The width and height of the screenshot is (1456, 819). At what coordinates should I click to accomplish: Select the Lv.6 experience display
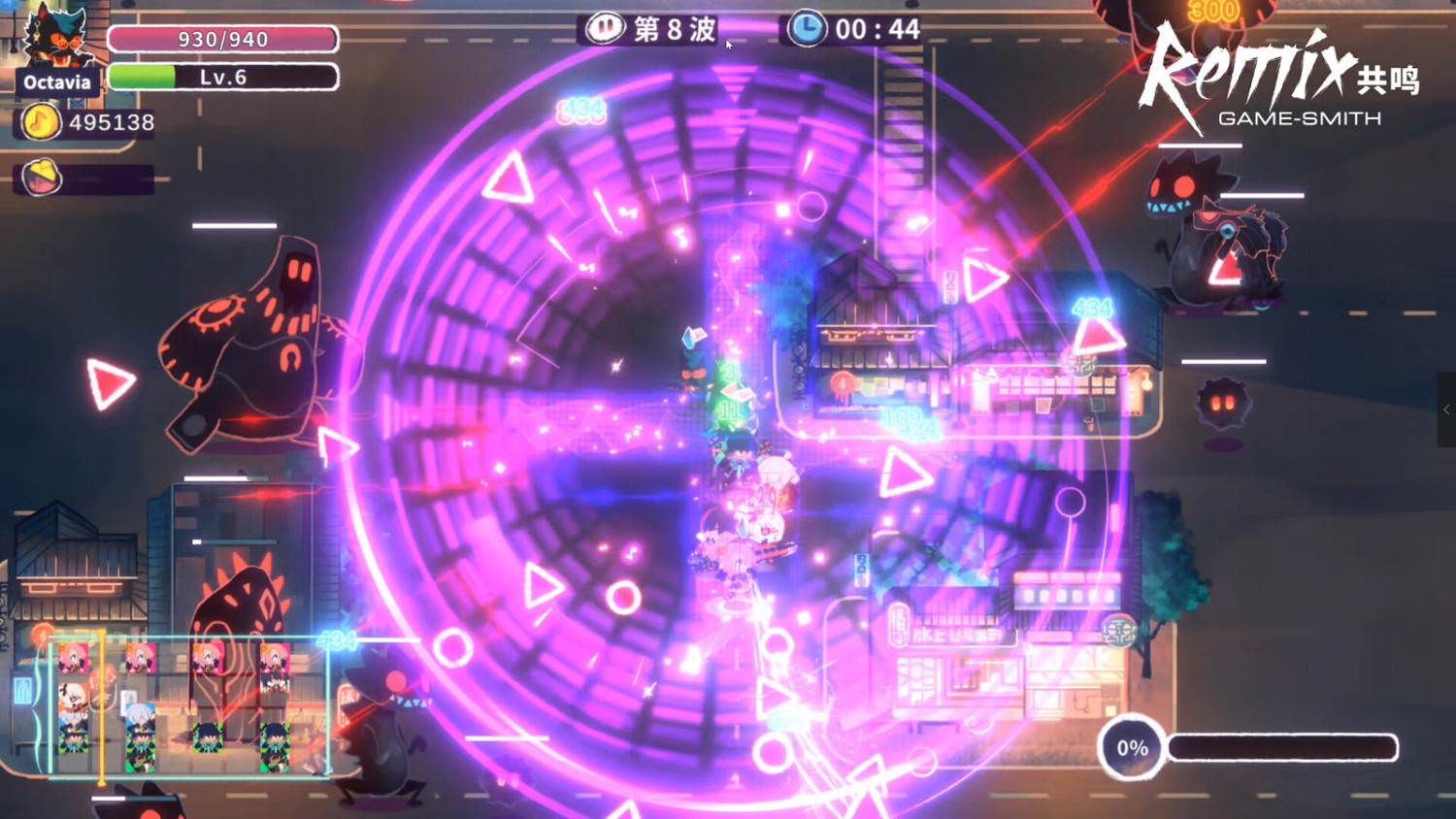click(223, 76)
